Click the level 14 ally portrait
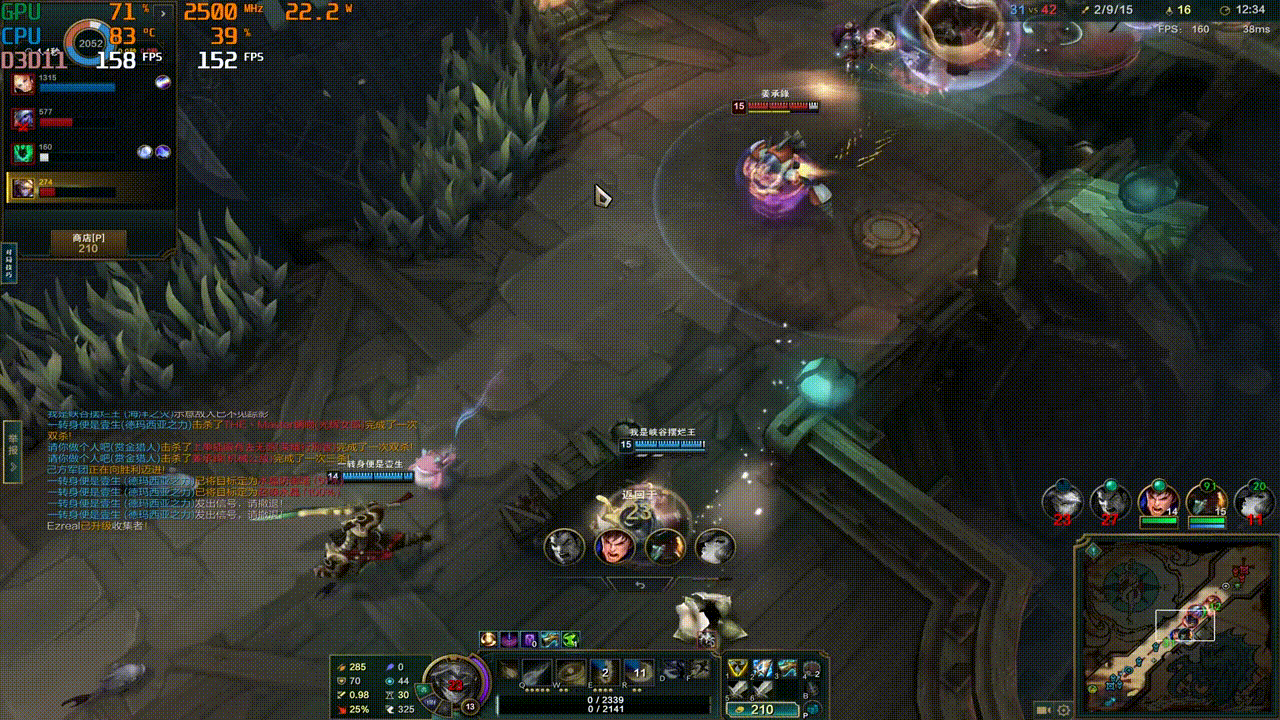This screenshot has height=720, width=1280. (1159, 500)
